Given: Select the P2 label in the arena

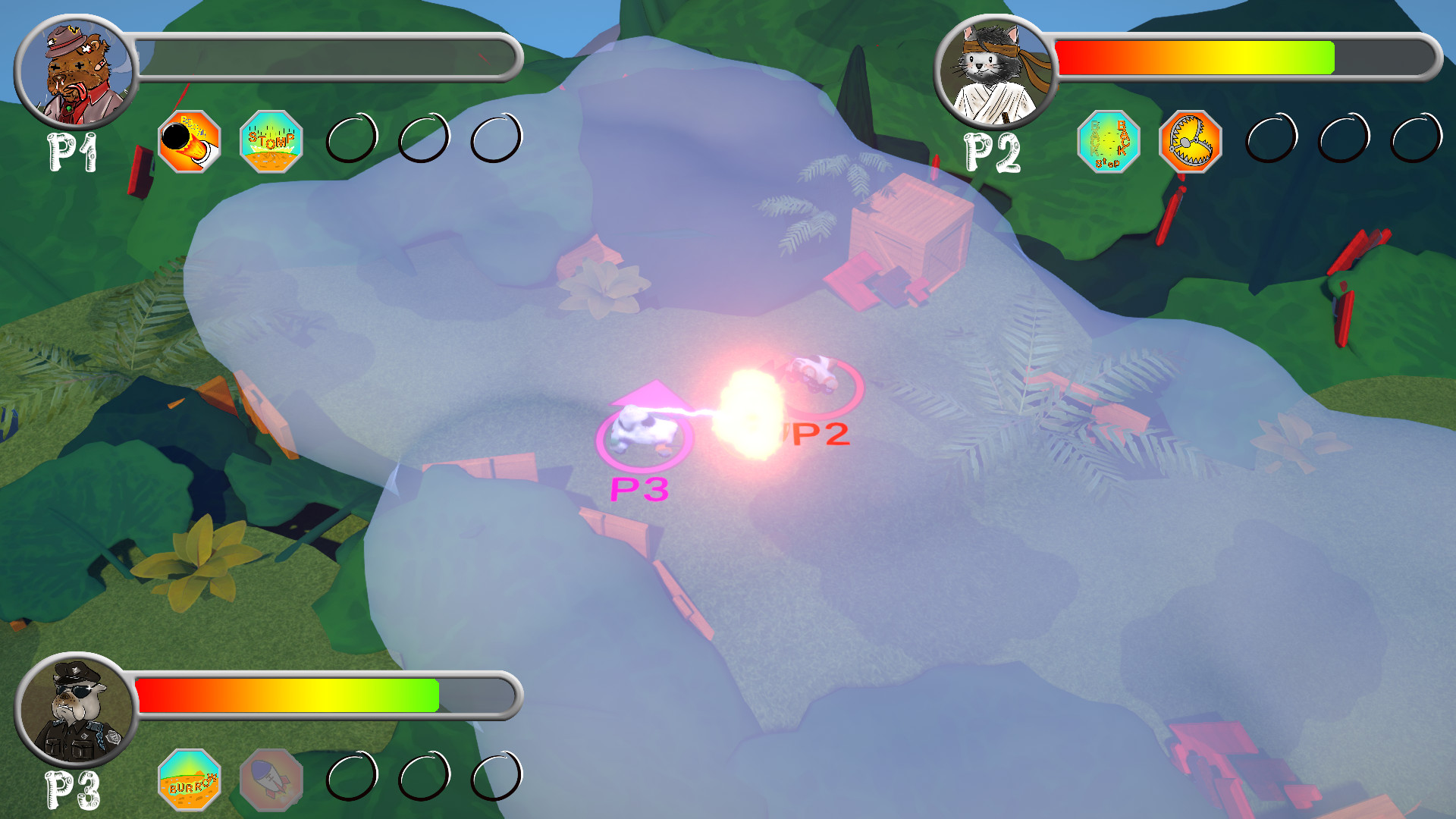Looking at the screenshot, I should coord(817,435).
